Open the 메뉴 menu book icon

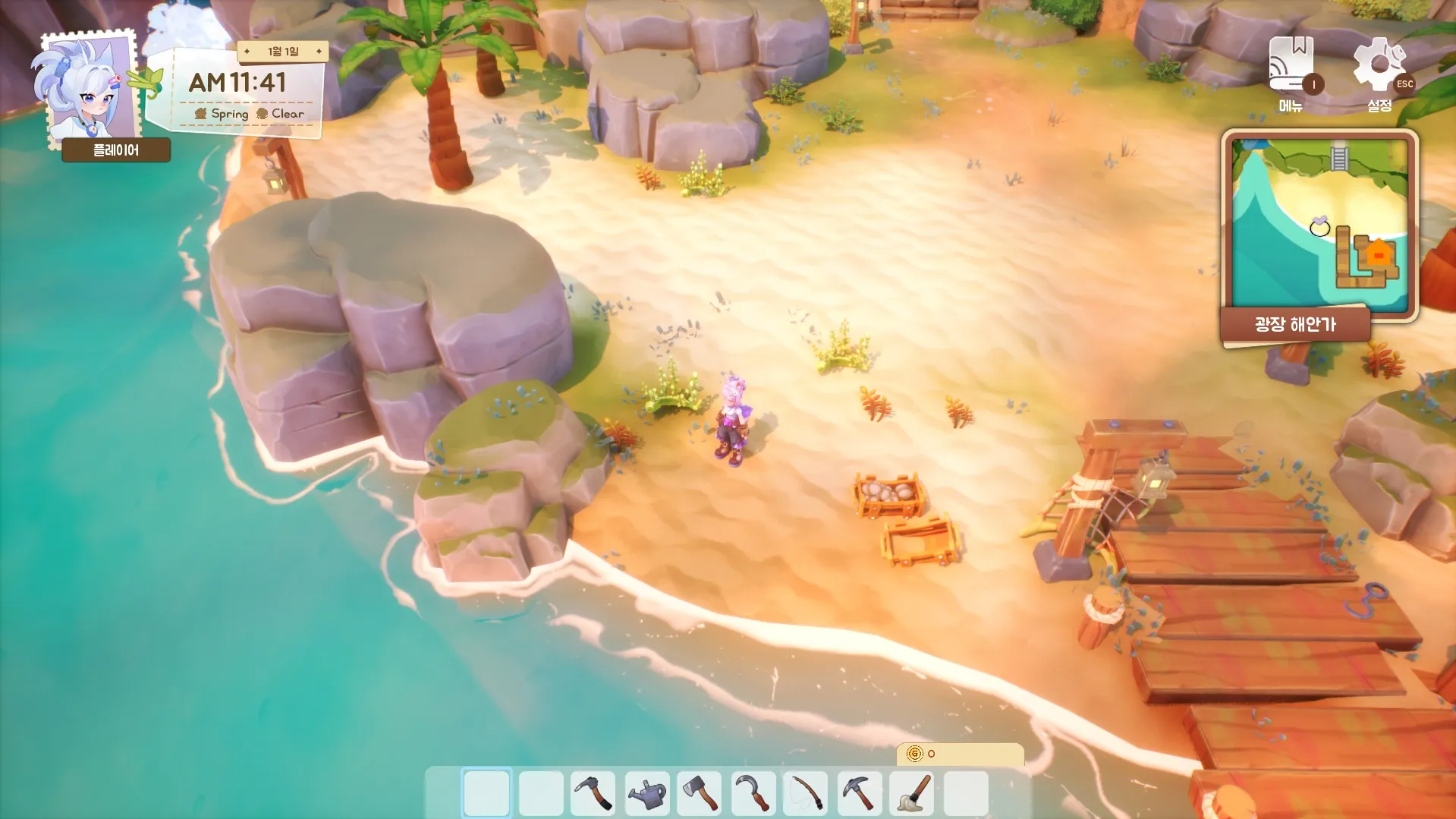pyautogui.click(x=1291, y=66)
